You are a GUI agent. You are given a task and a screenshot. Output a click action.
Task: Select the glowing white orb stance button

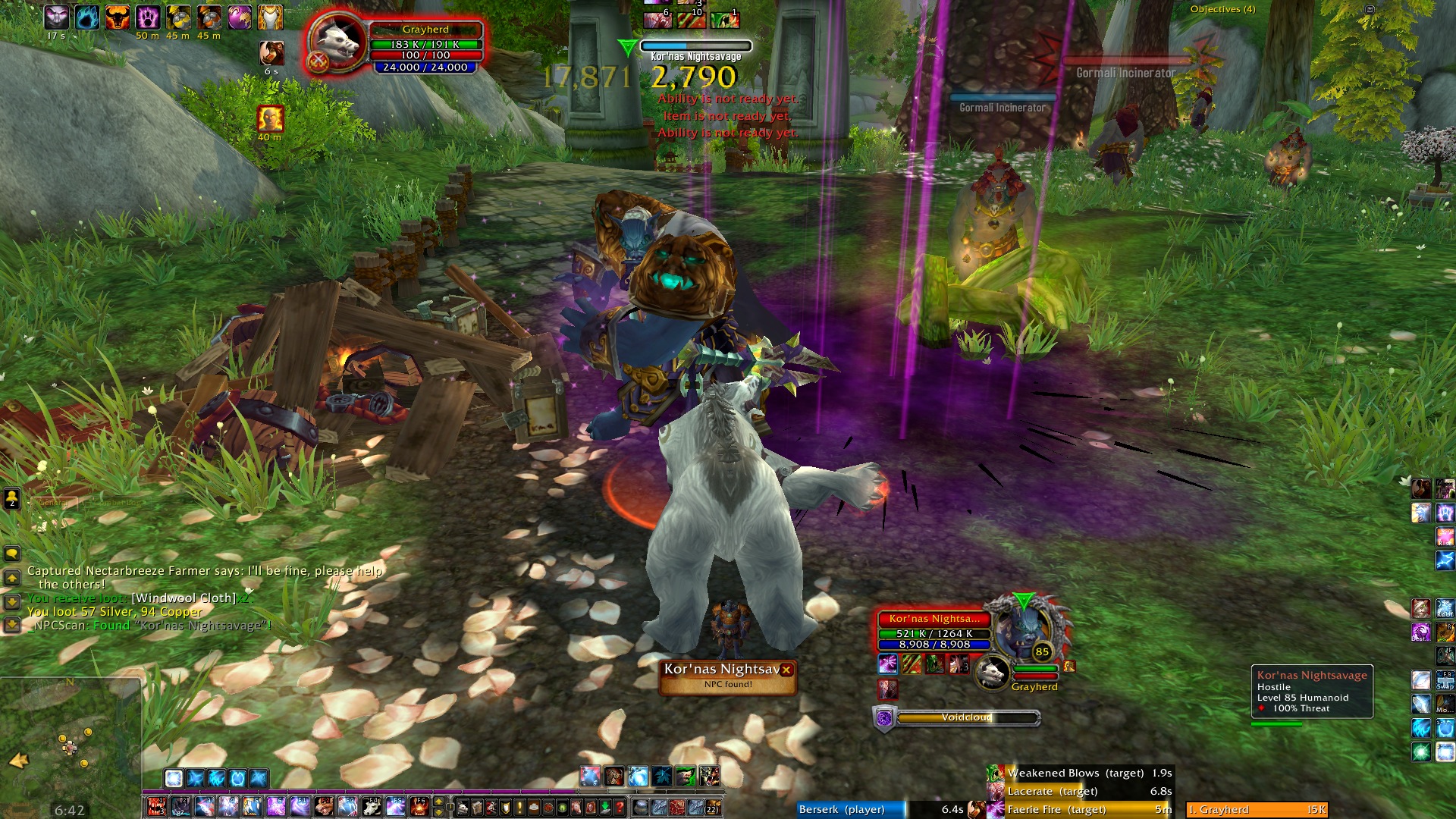point(174,778)
